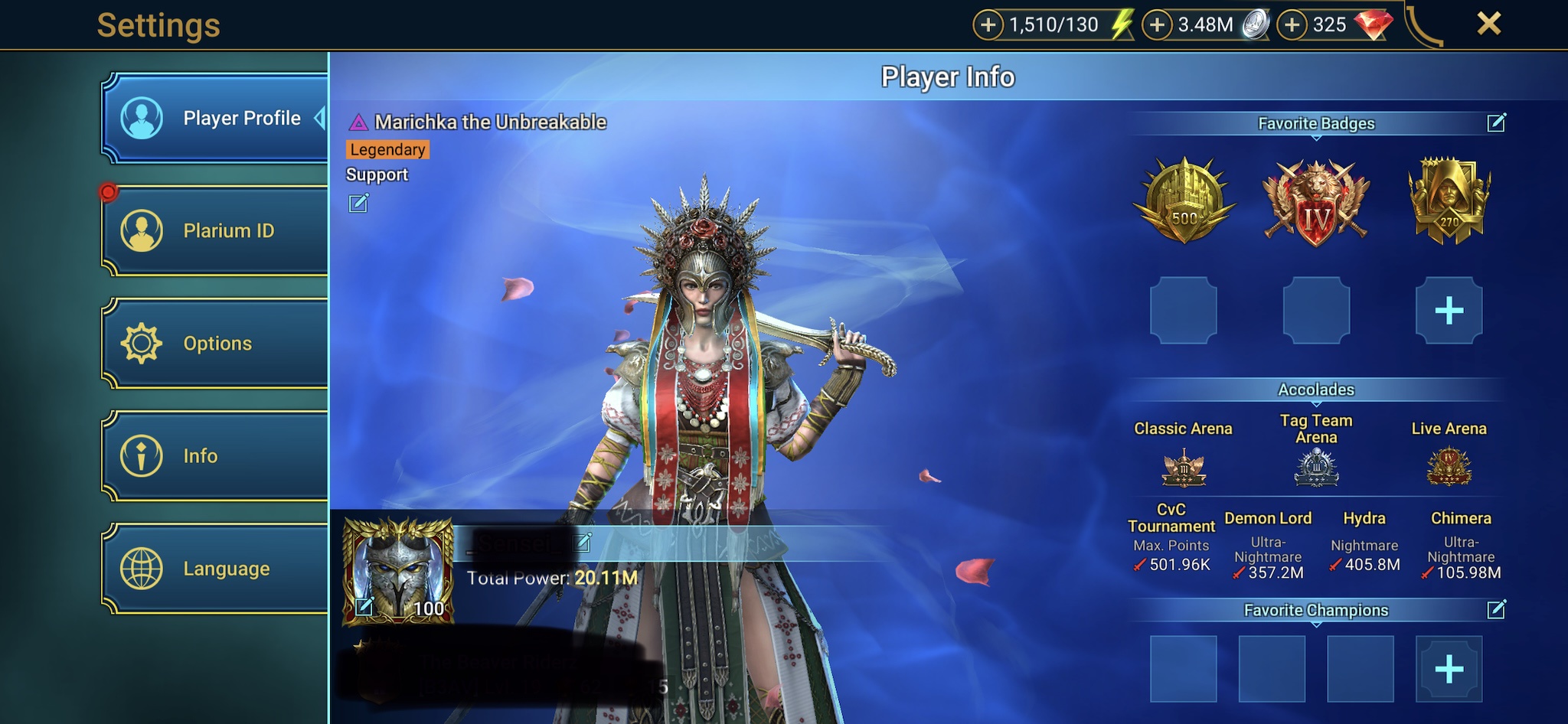Add silver using the plus button
The height and width of the screenshot is (724, 1568).
[x=1157, y=25]
